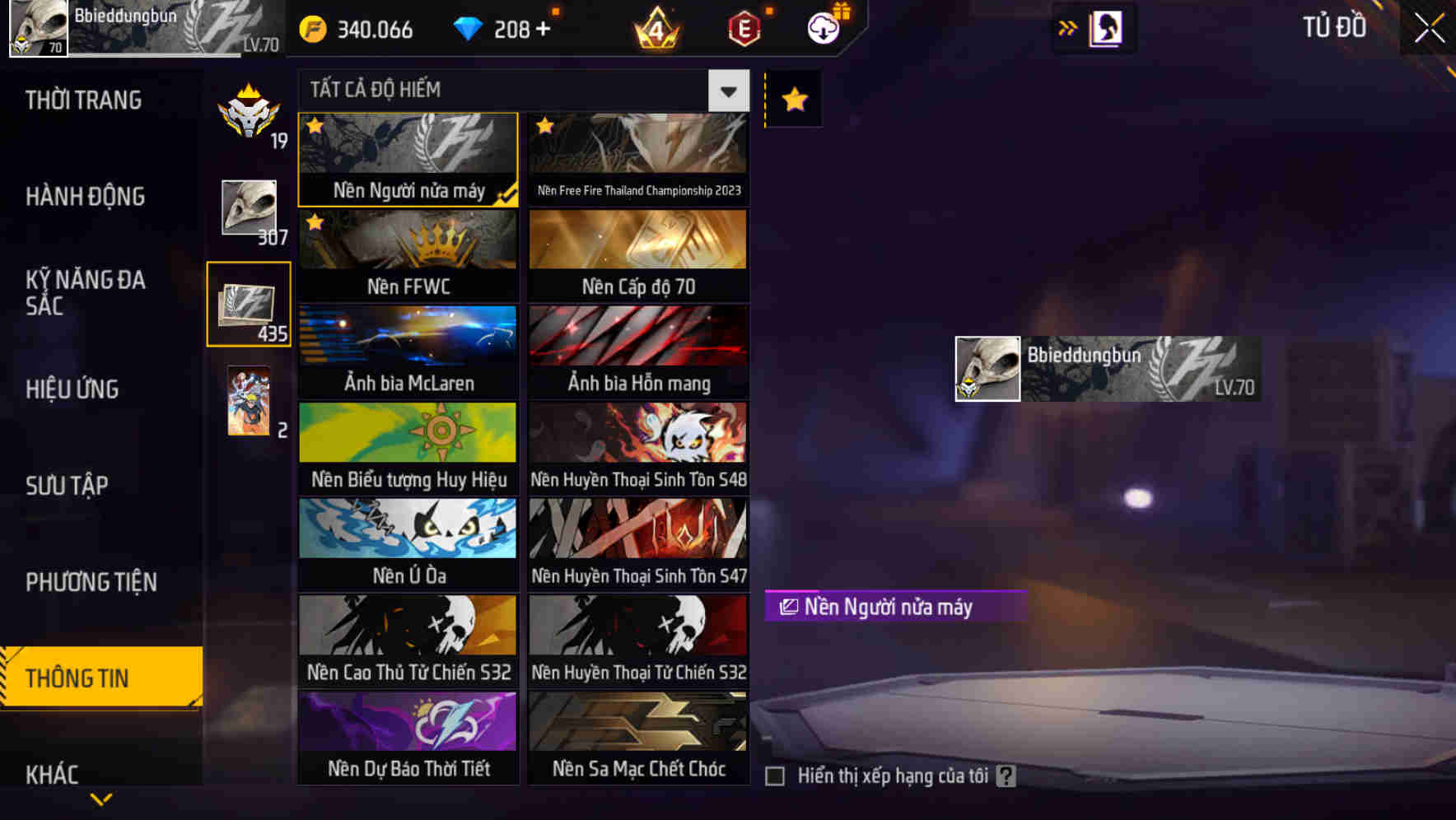
Task: Click the equipped Nền Người nửa máy label
Action: (894, 607)
